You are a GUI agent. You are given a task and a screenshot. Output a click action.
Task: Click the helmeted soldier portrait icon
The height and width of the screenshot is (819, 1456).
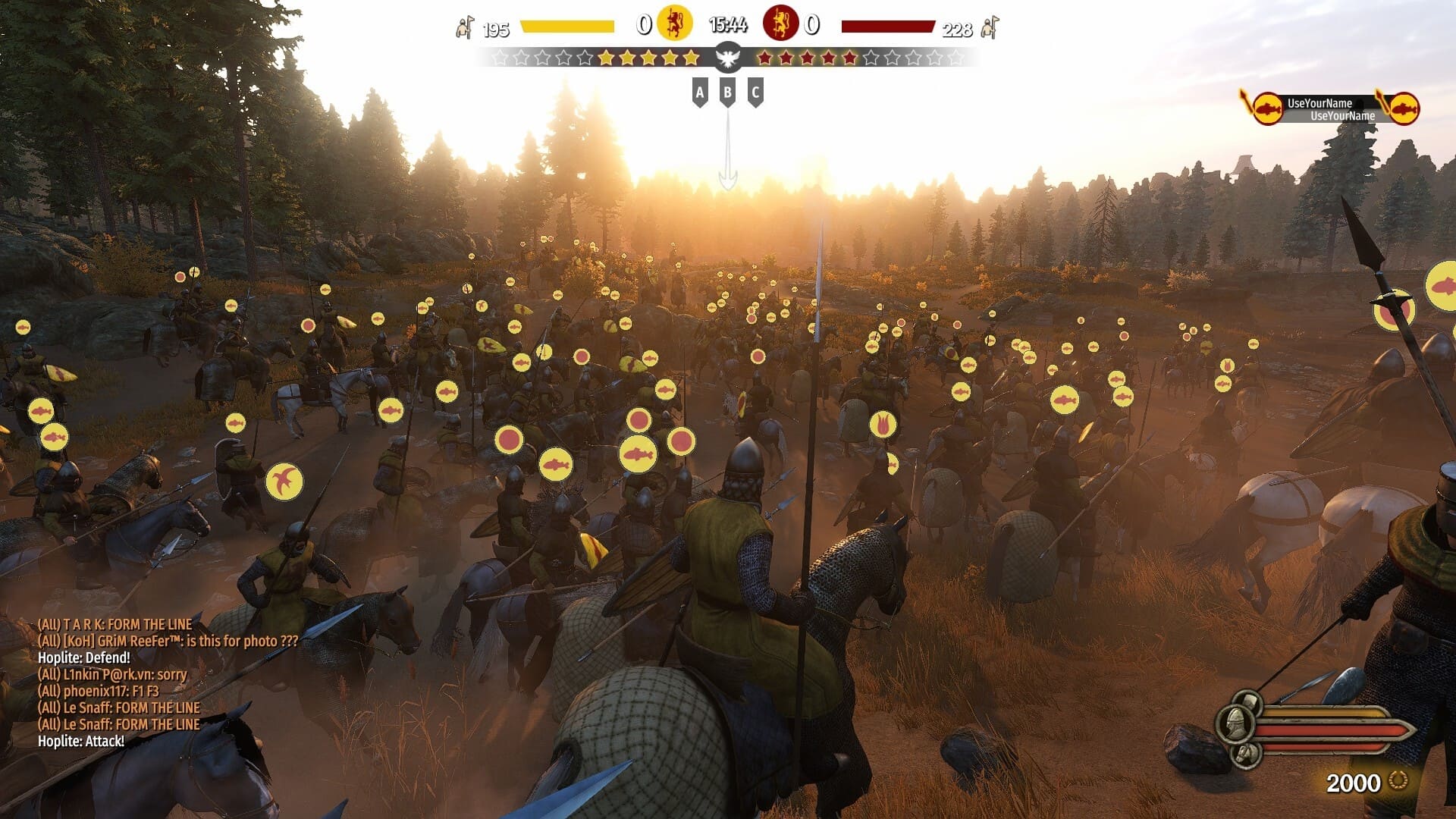[1234, 723]
